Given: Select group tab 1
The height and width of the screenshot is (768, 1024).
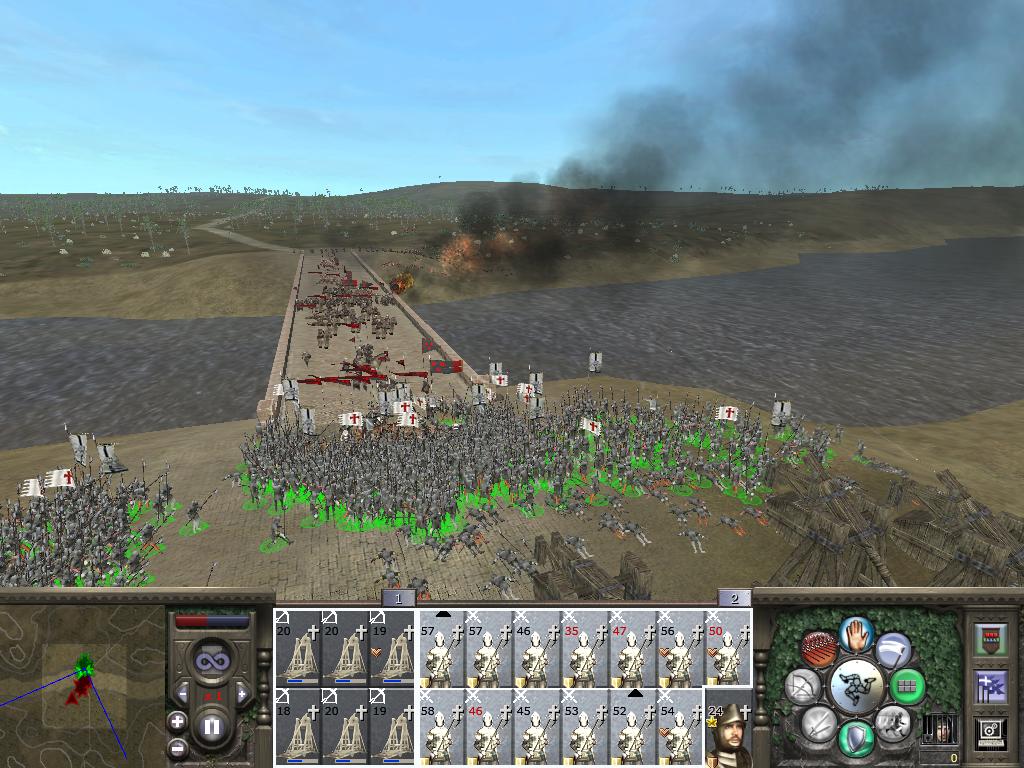Looking at the screenshot, I should click(x=398, y=598).
